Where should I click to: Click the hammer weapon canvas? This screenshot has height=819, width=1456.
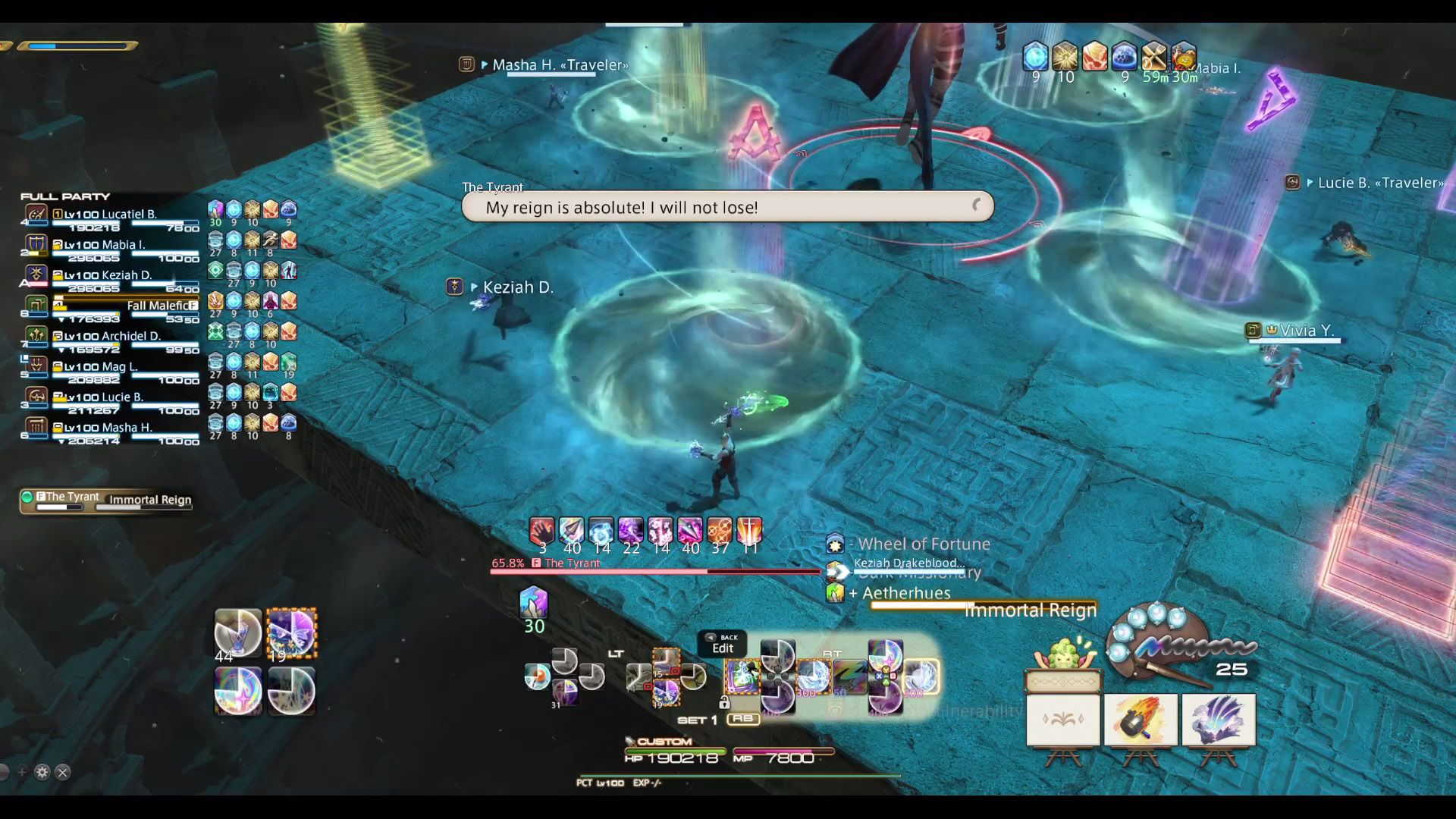point(1140,720)
